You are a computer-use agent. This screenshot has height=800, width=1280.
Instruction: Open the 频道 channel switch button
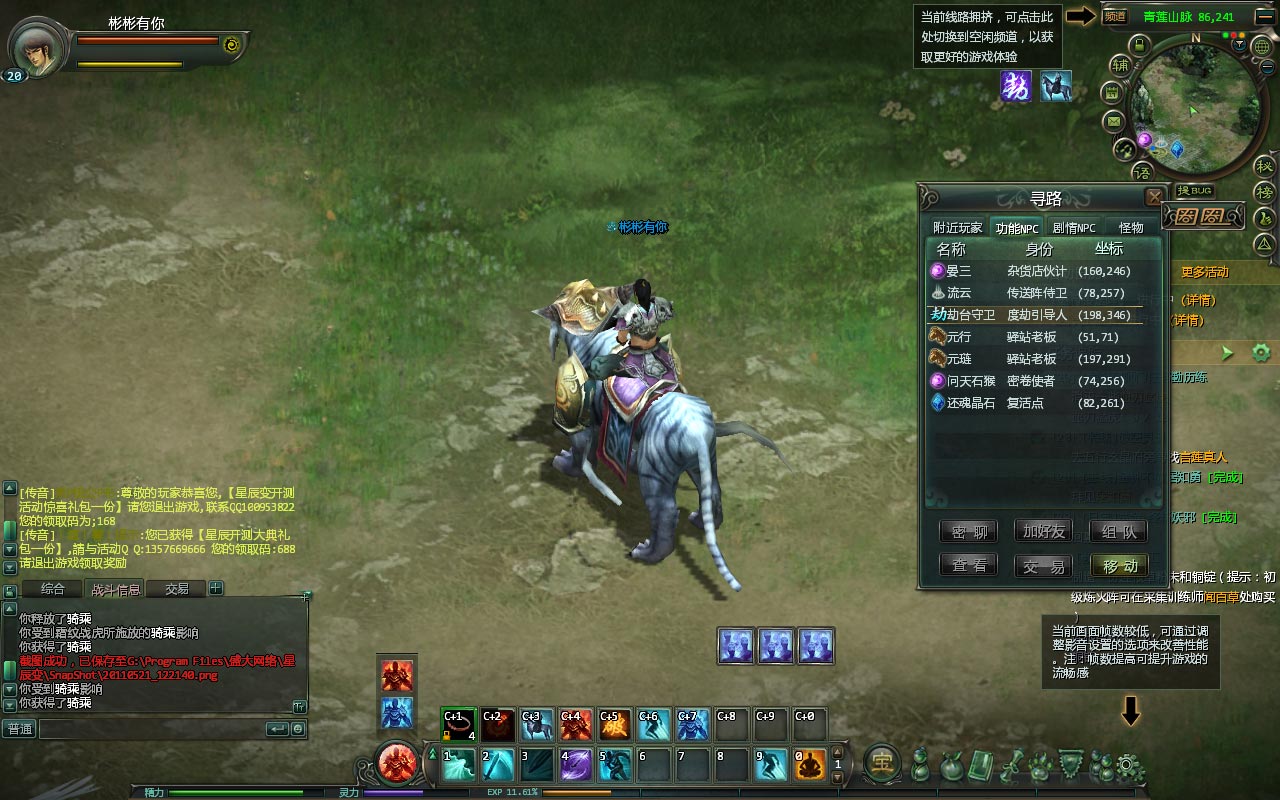point(1114,16)
